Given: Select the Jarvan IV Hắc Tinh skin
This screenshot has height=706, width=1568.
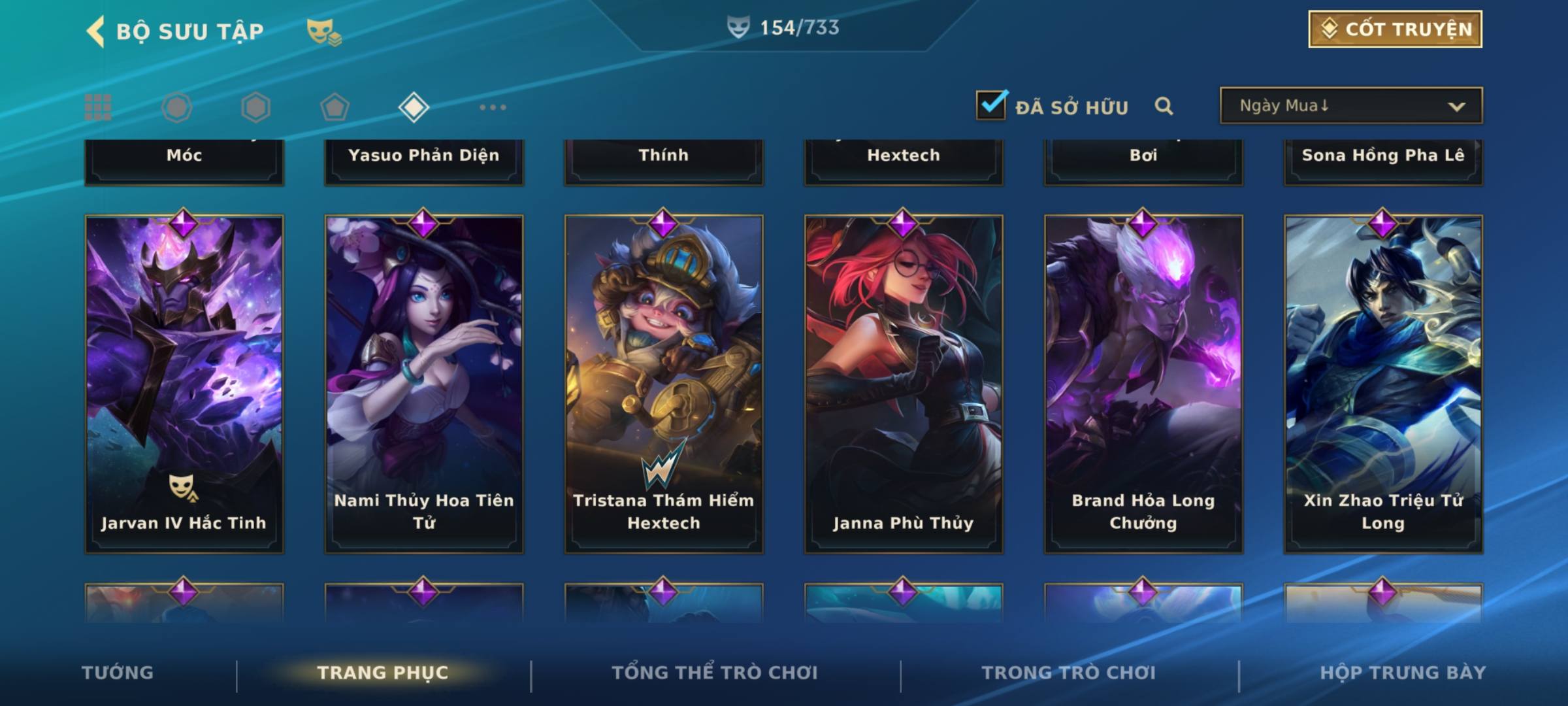Looking at the screenshot, I should [184, 384].
